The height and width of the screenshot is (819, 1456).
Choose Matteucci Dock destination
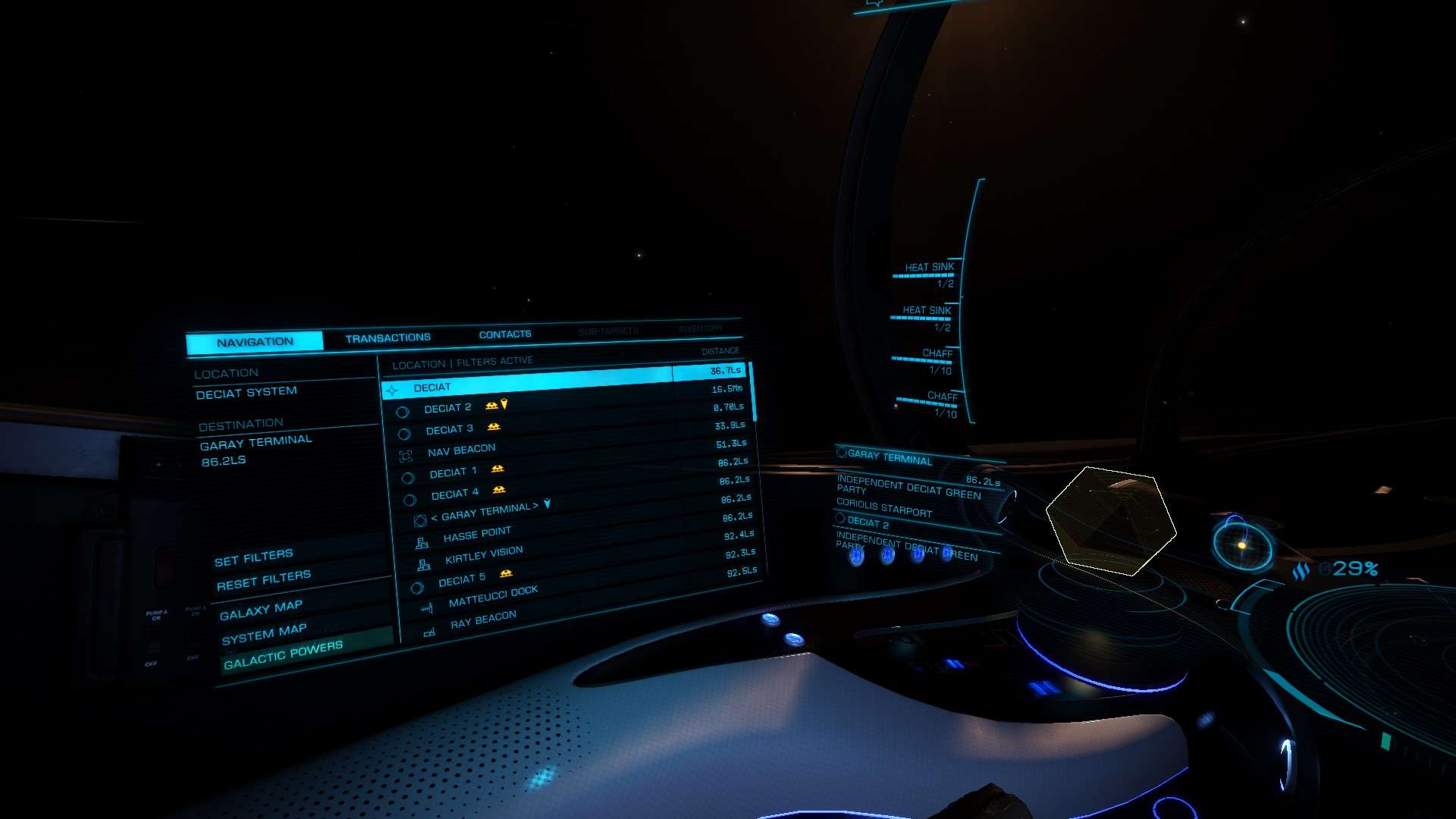[x=493, y=597]
